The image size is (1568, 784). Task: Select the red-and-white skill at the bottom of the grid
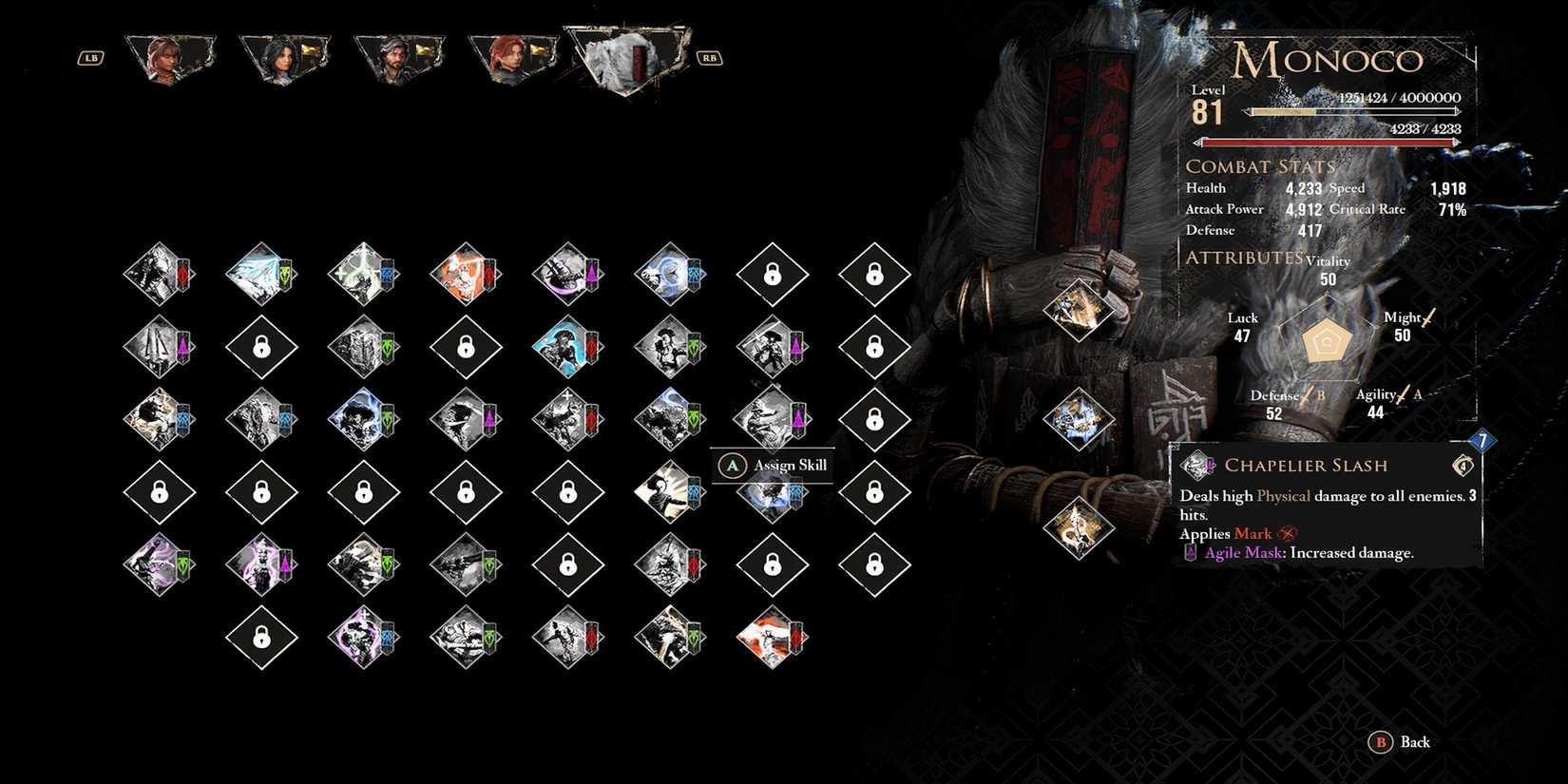tap(772, 639)
